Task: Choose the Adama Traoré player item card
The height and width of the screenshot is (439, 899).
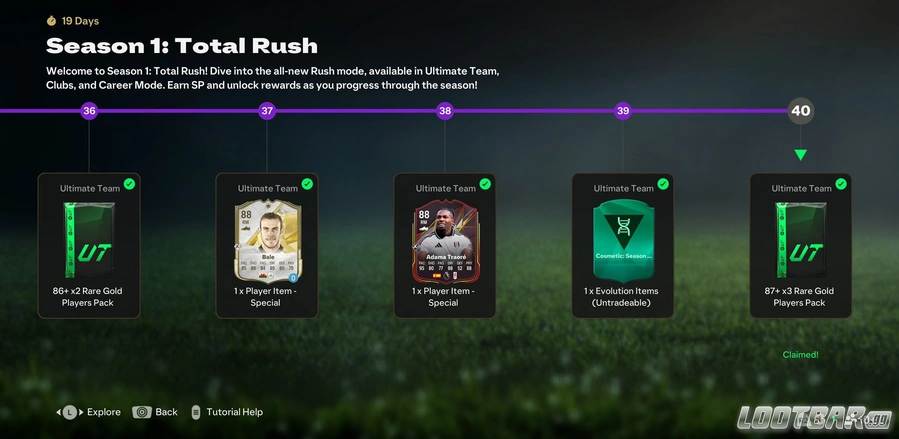Action: [x=445, y=245]
